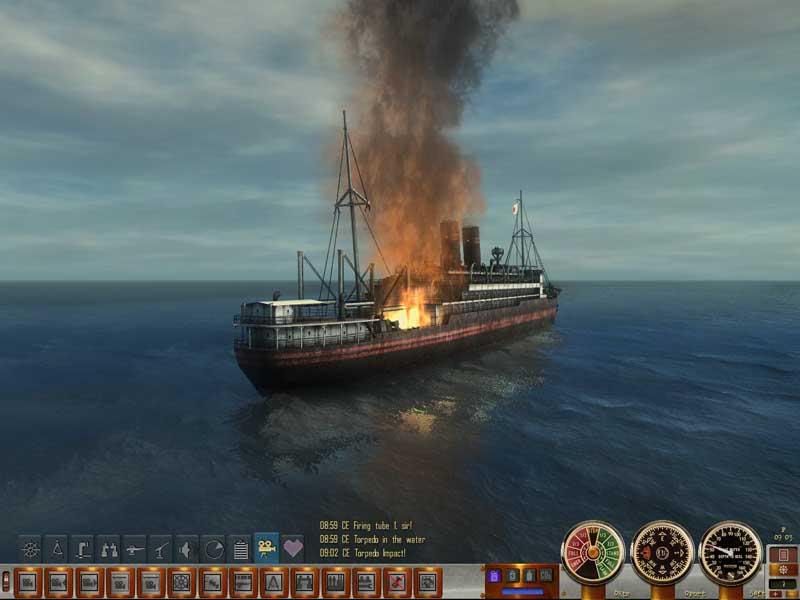Viewport: 800px width, 600px height.
Task: Open the binoculars view
Action: click(109, 549)
